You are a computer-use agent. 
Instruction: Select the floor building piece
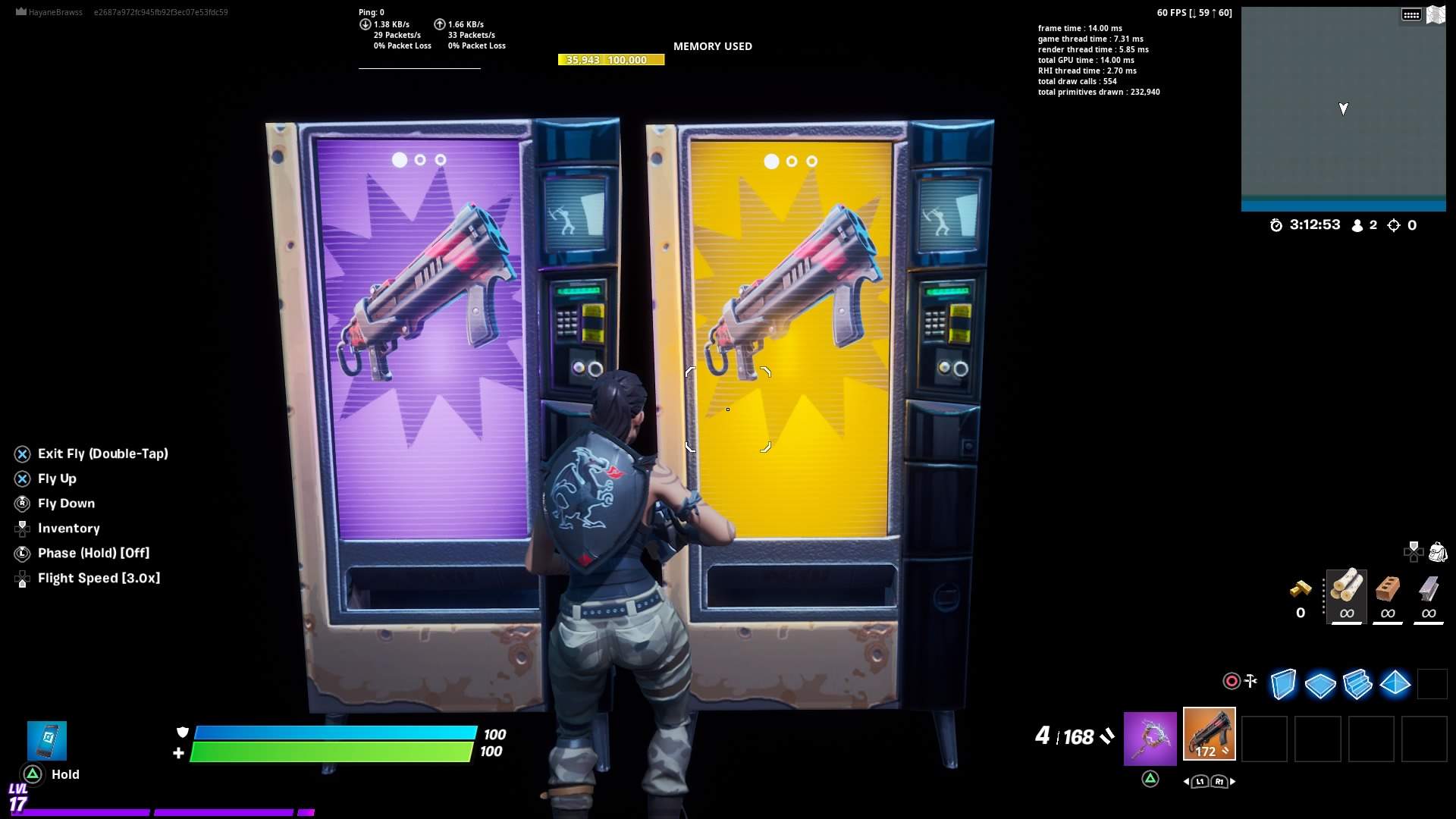(x=1320, y=685)
